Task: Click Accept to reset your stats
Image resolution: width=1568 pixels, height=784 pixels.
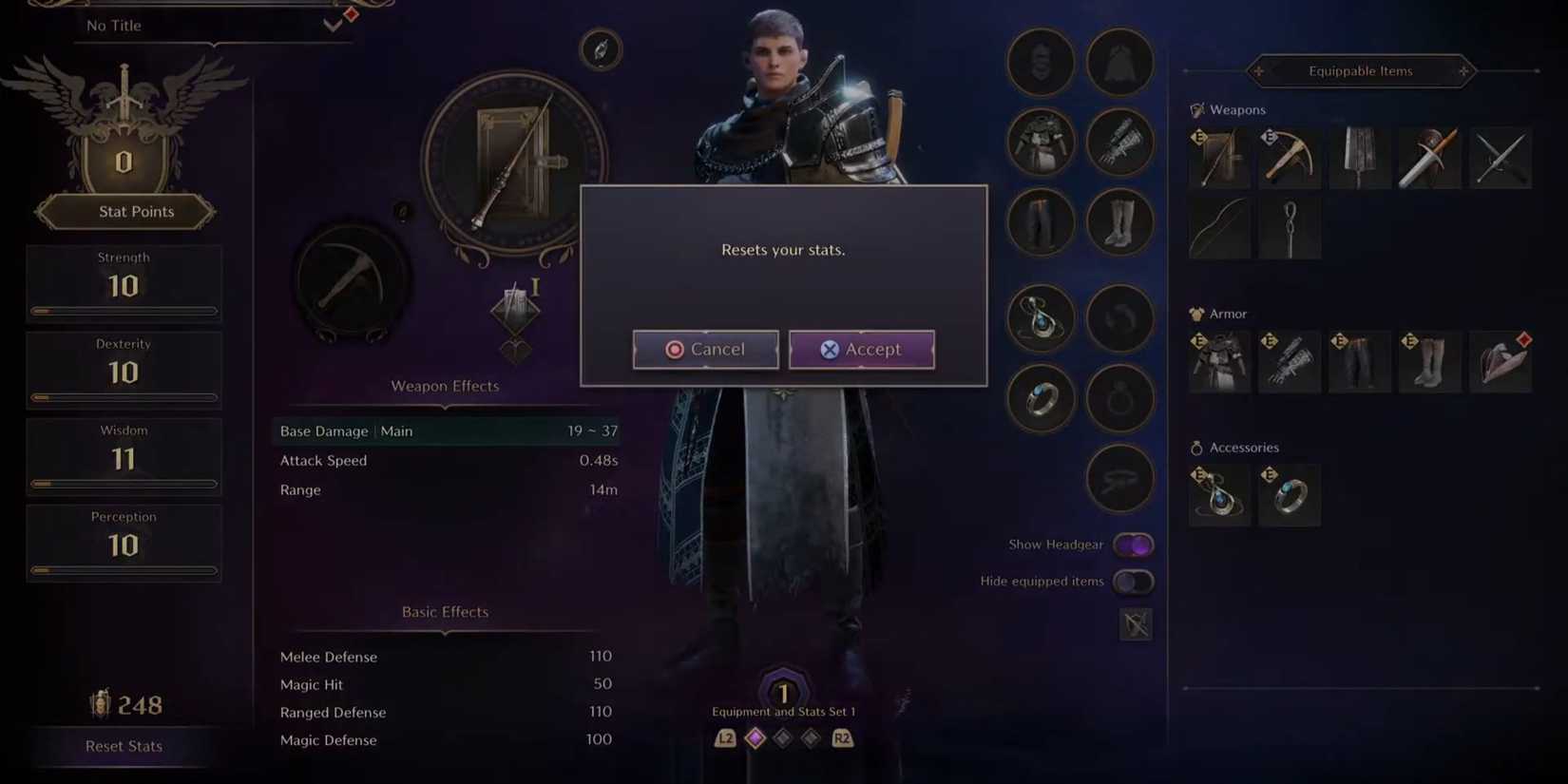Action: 861,349
